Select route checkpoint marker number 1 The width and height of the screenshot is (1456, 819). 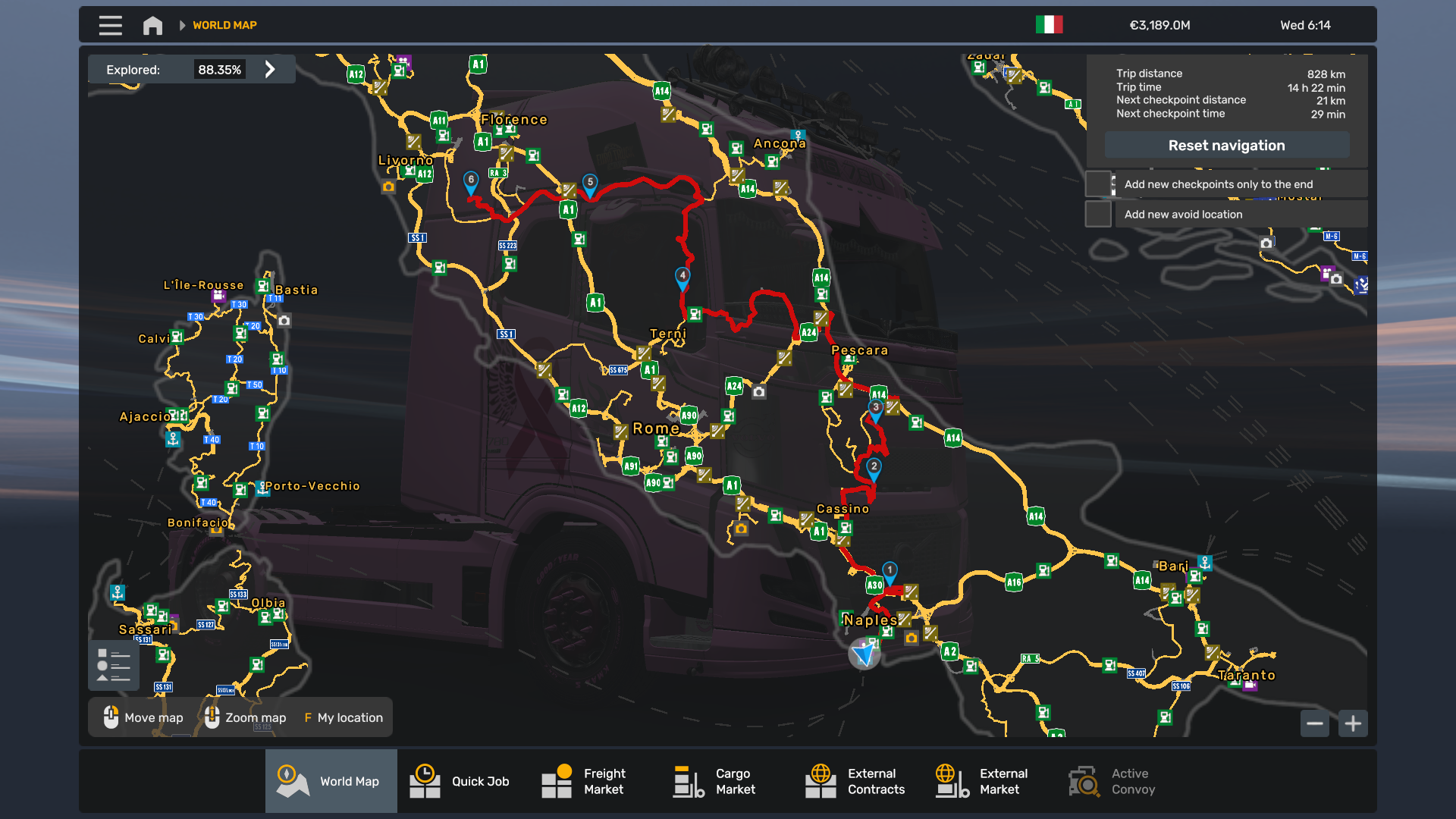pos(890,571)
